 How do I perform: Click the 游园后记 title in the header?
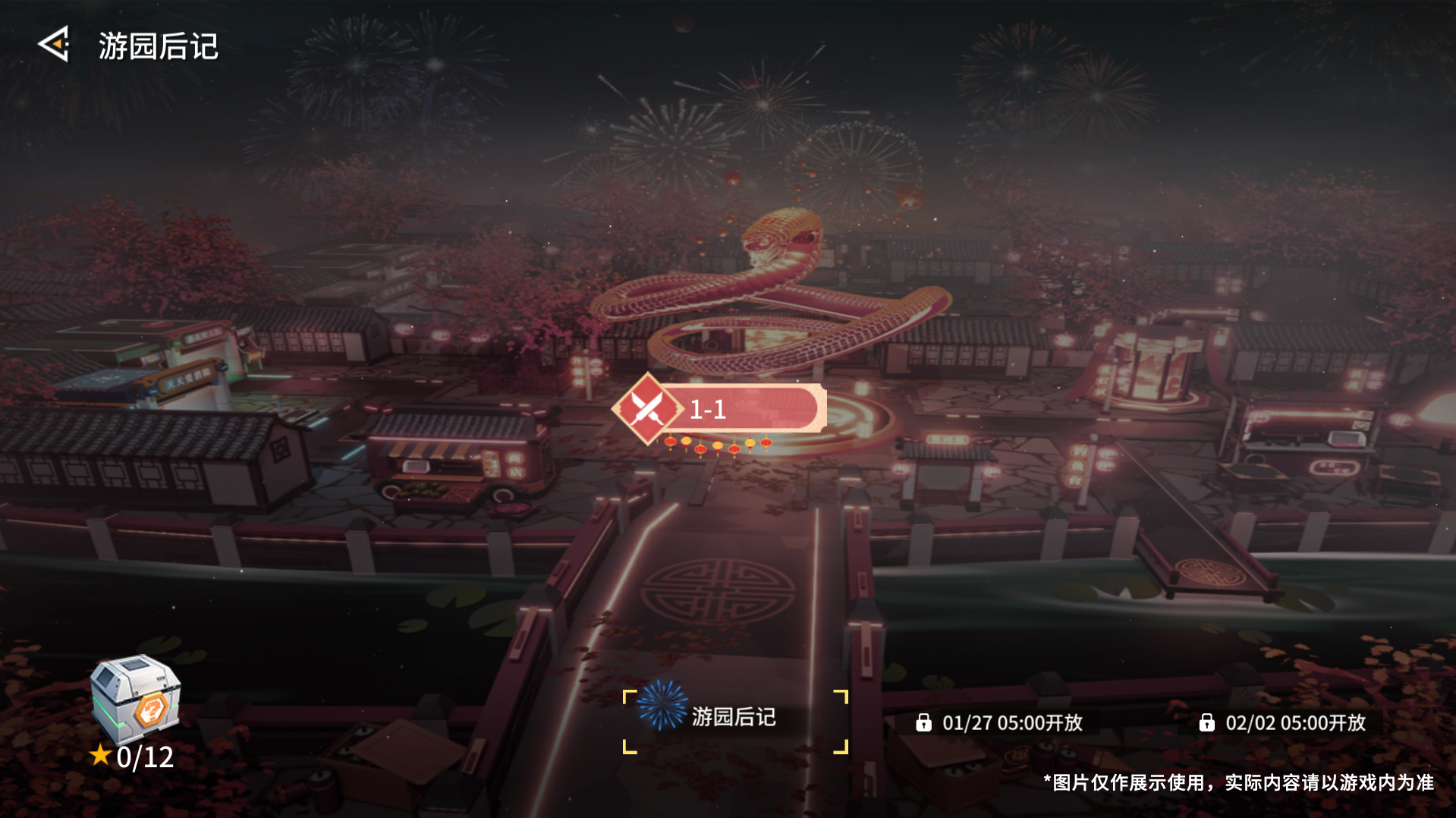(157, 47)
